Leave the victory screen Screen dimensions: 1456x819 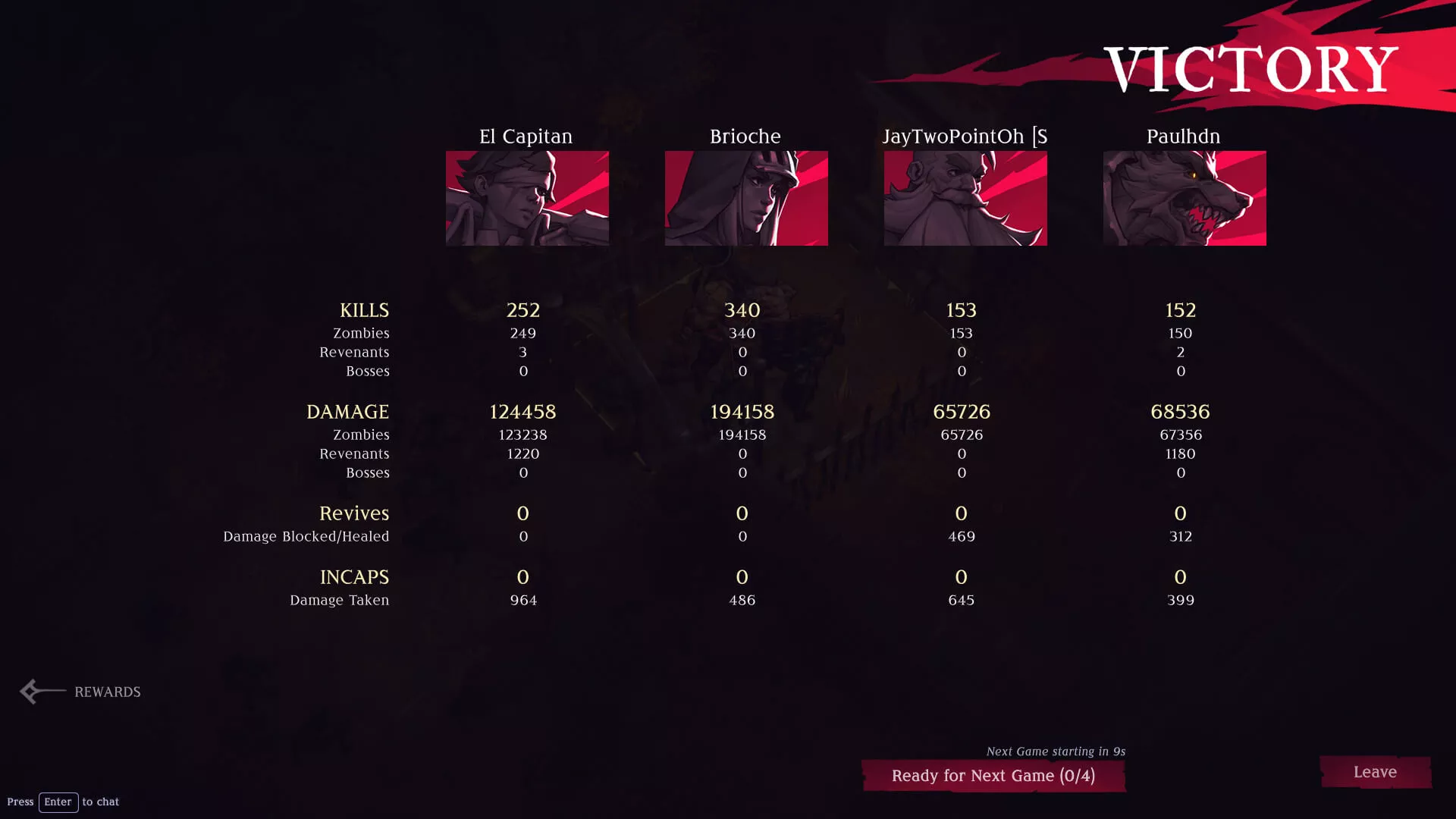click(x=1375, y=772)
